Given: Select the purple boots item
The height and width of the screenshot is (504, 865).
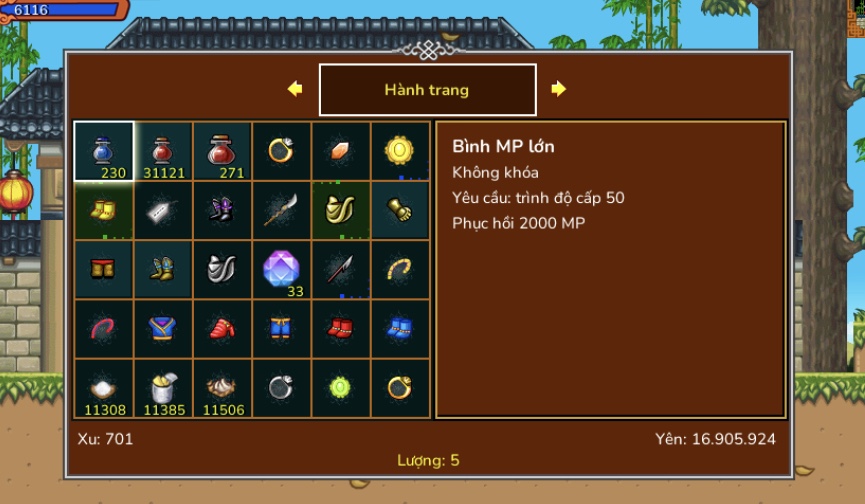Looking at the screenshot, I should click(x=222, y=210).
